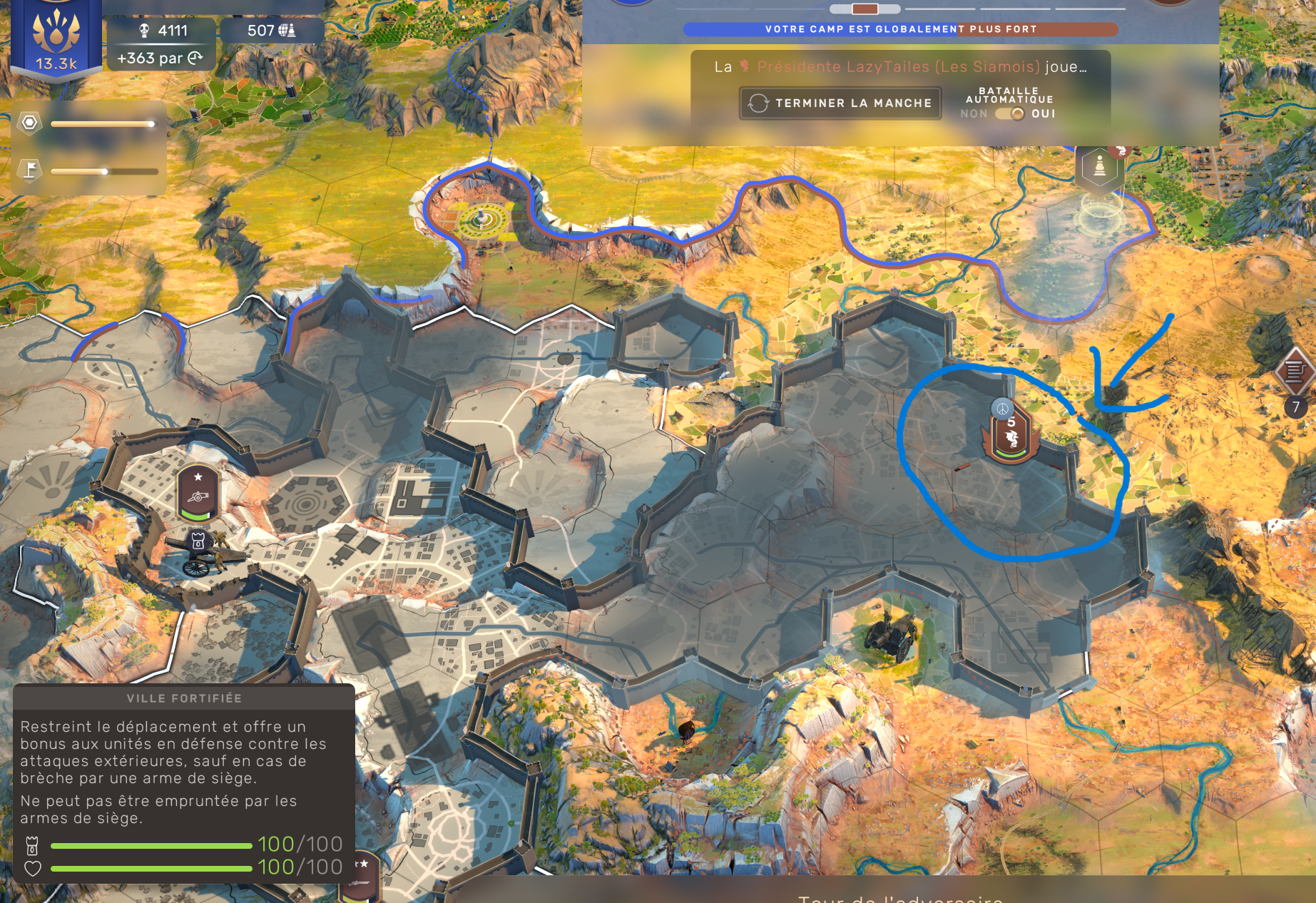Adjust the flag icon slider

[x=104, y=171]
